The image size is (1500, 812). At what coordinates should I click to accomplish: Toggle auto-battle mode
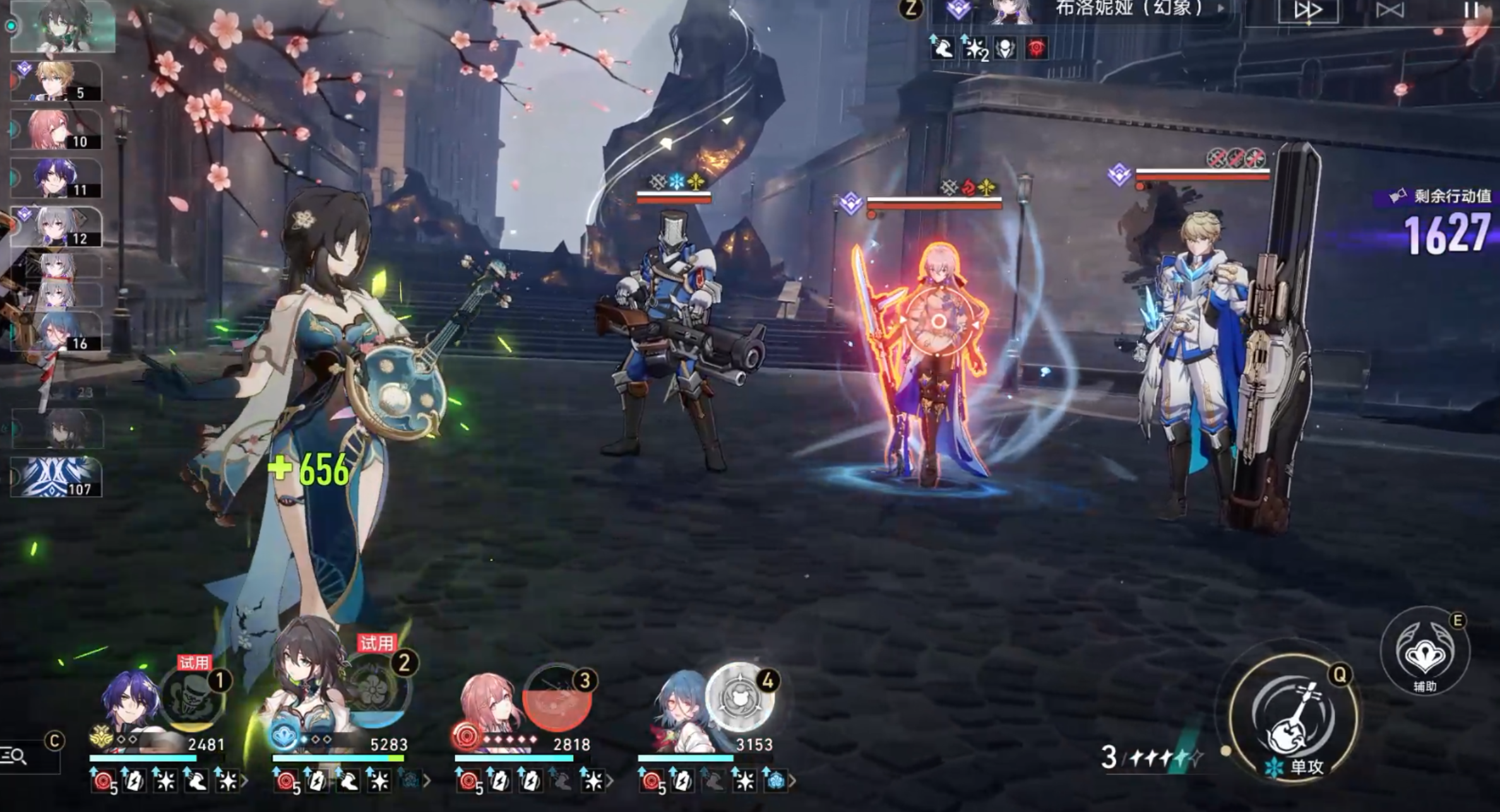(x=1390, y=10)
